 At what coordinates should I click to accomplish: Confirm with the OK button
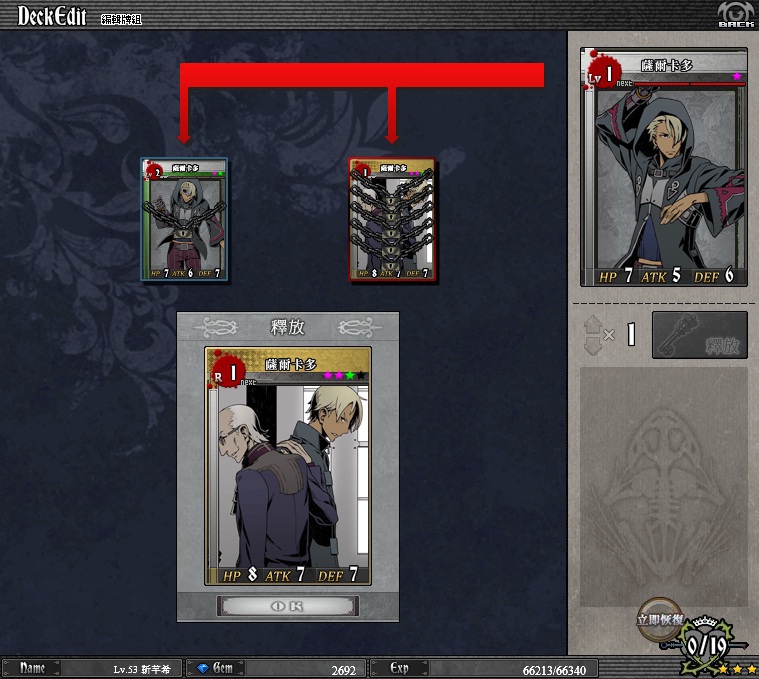coord(287,605)
